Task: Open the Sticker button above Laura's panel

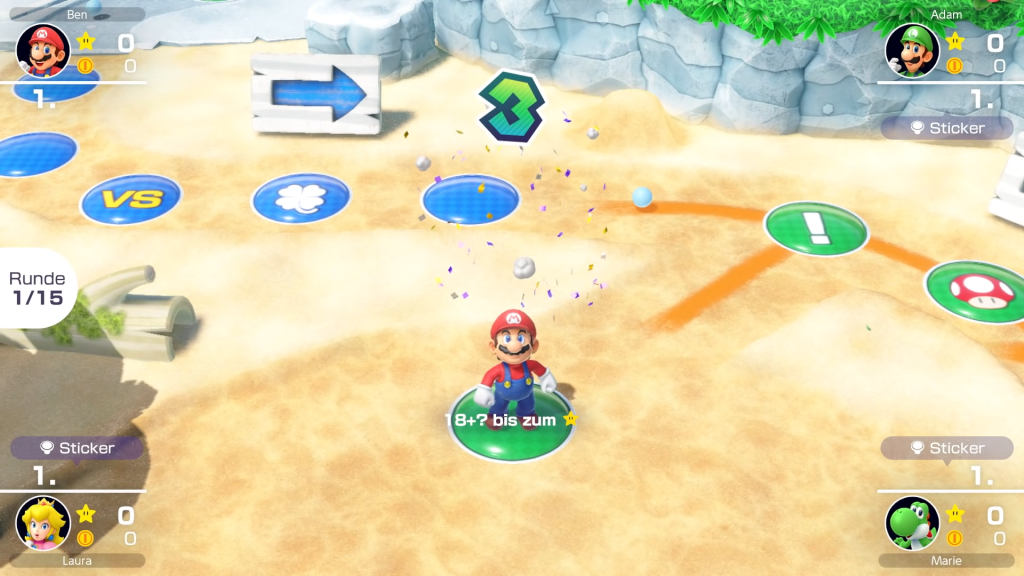Action: [x=77, y=448]
